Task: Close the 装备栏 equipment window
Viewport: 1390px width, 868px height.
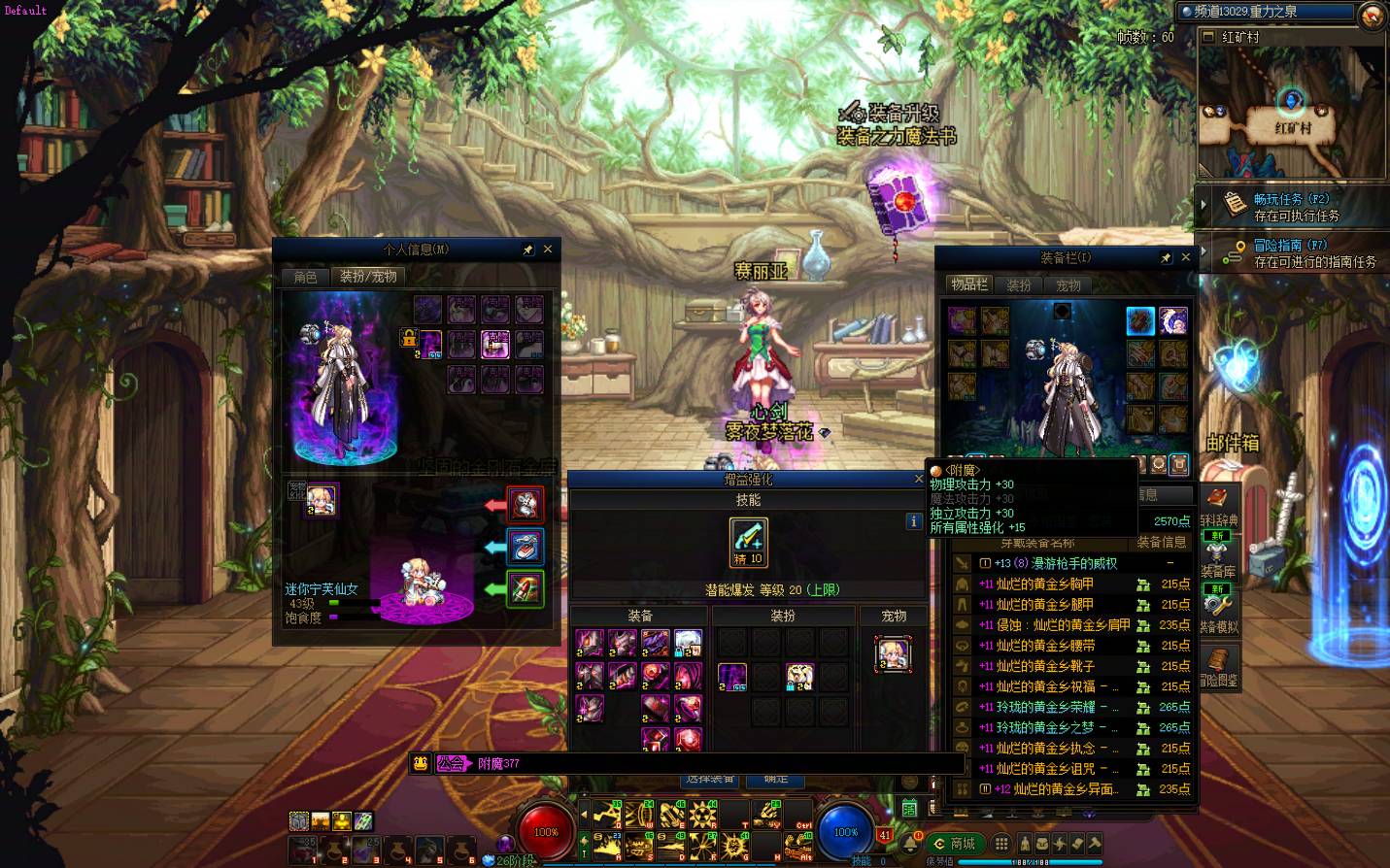Action: coord(1185,257)
